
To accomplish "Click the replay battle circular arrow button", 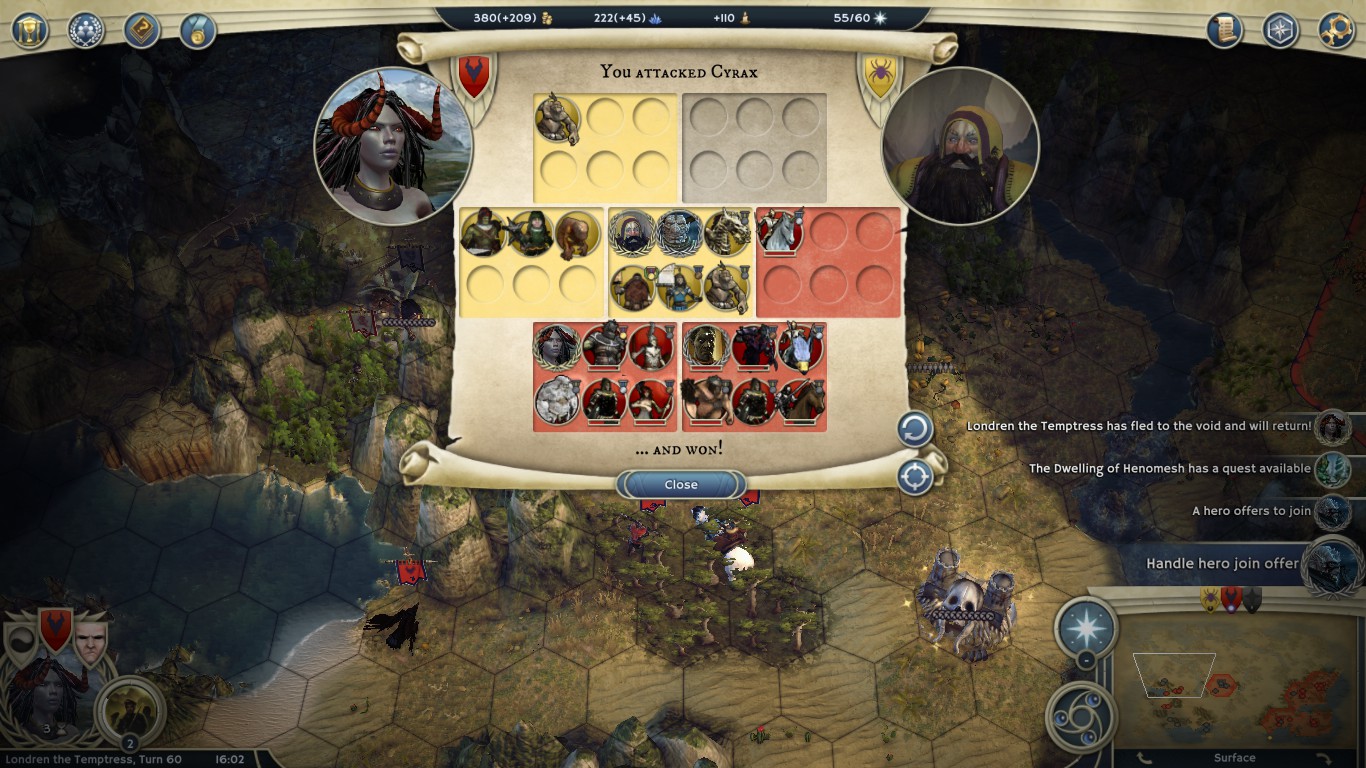I will click(914, 430).
